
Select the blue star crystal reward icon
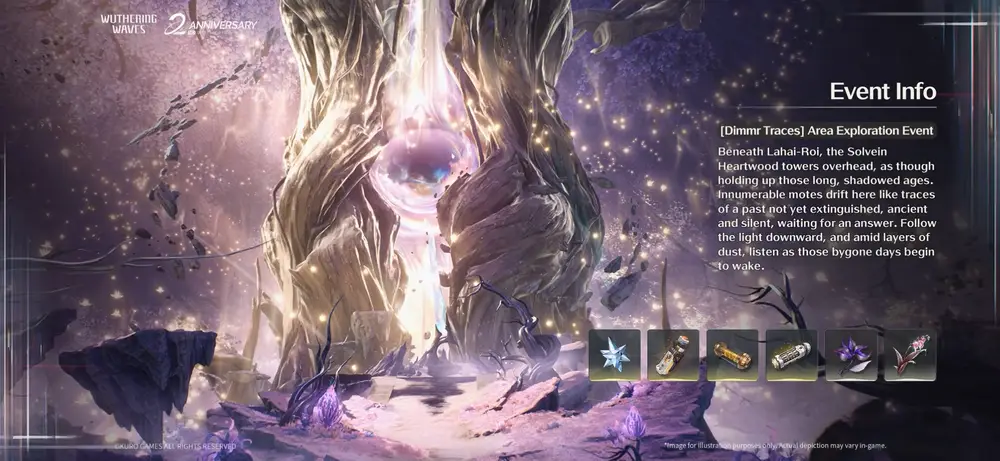pos(613,355)
